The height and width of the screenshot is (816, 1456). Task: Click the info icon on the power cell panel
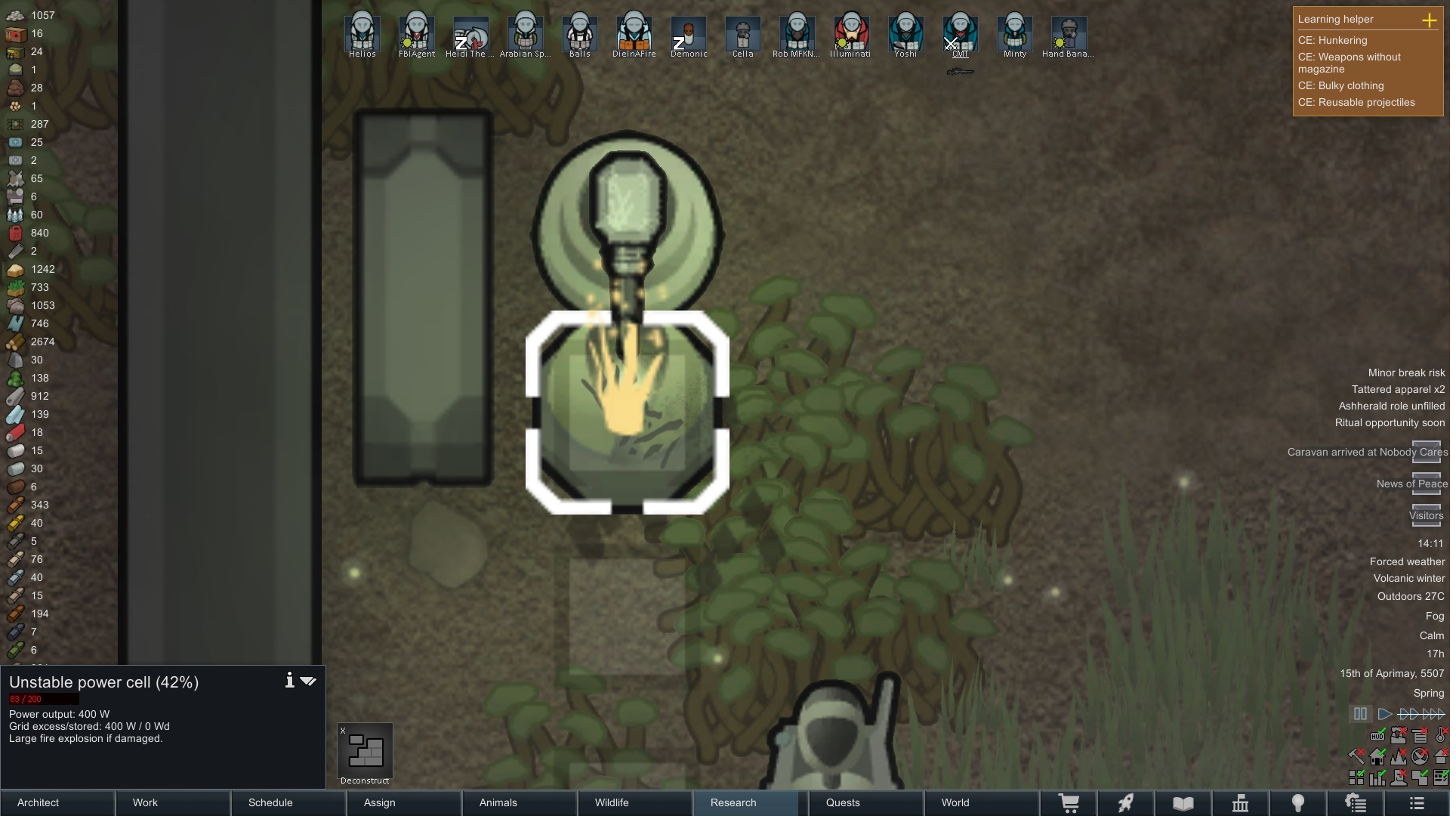tap(289, 681)
